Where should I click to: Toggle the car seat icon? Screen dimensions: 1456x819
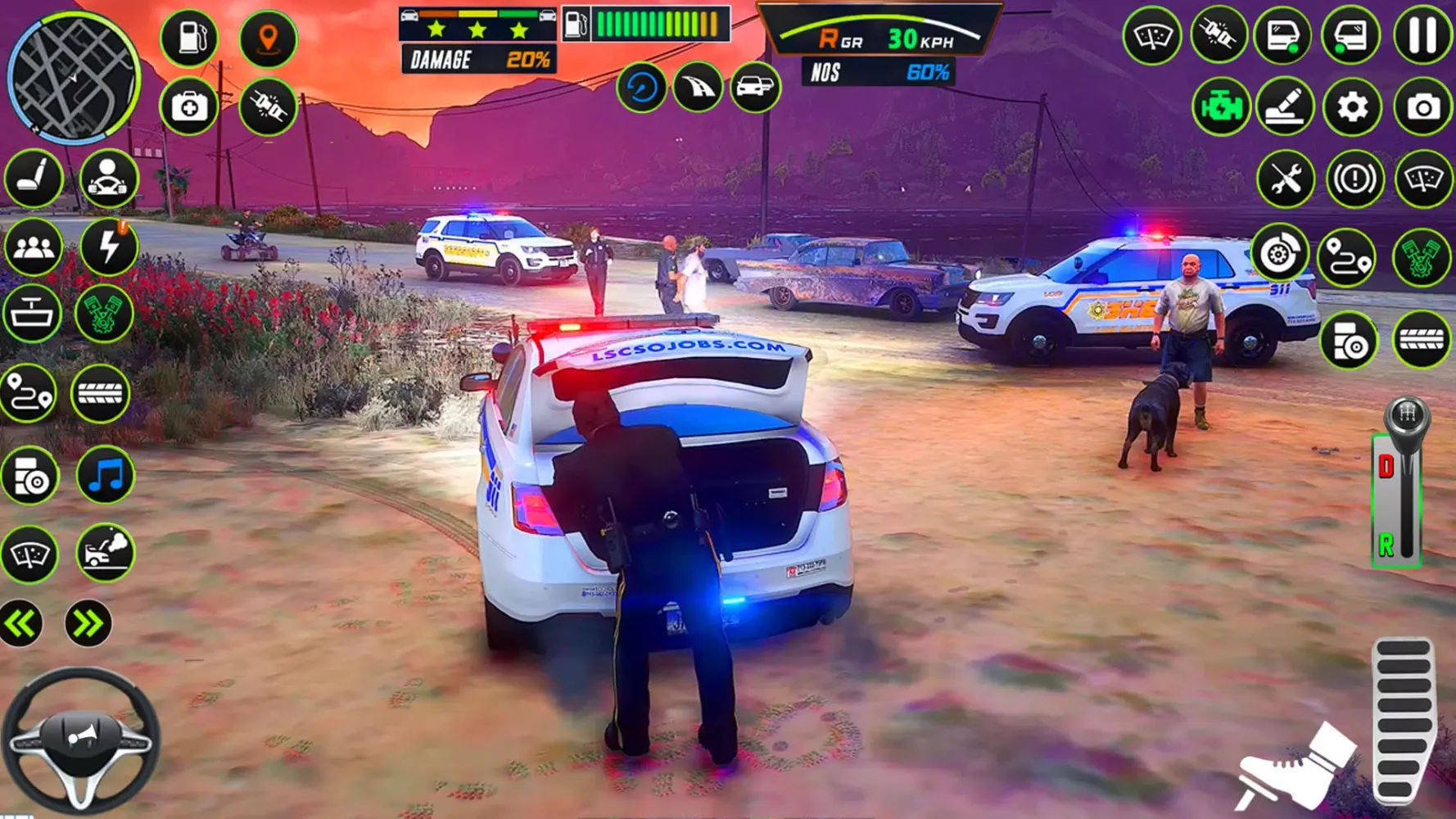(x=34, y=178)
